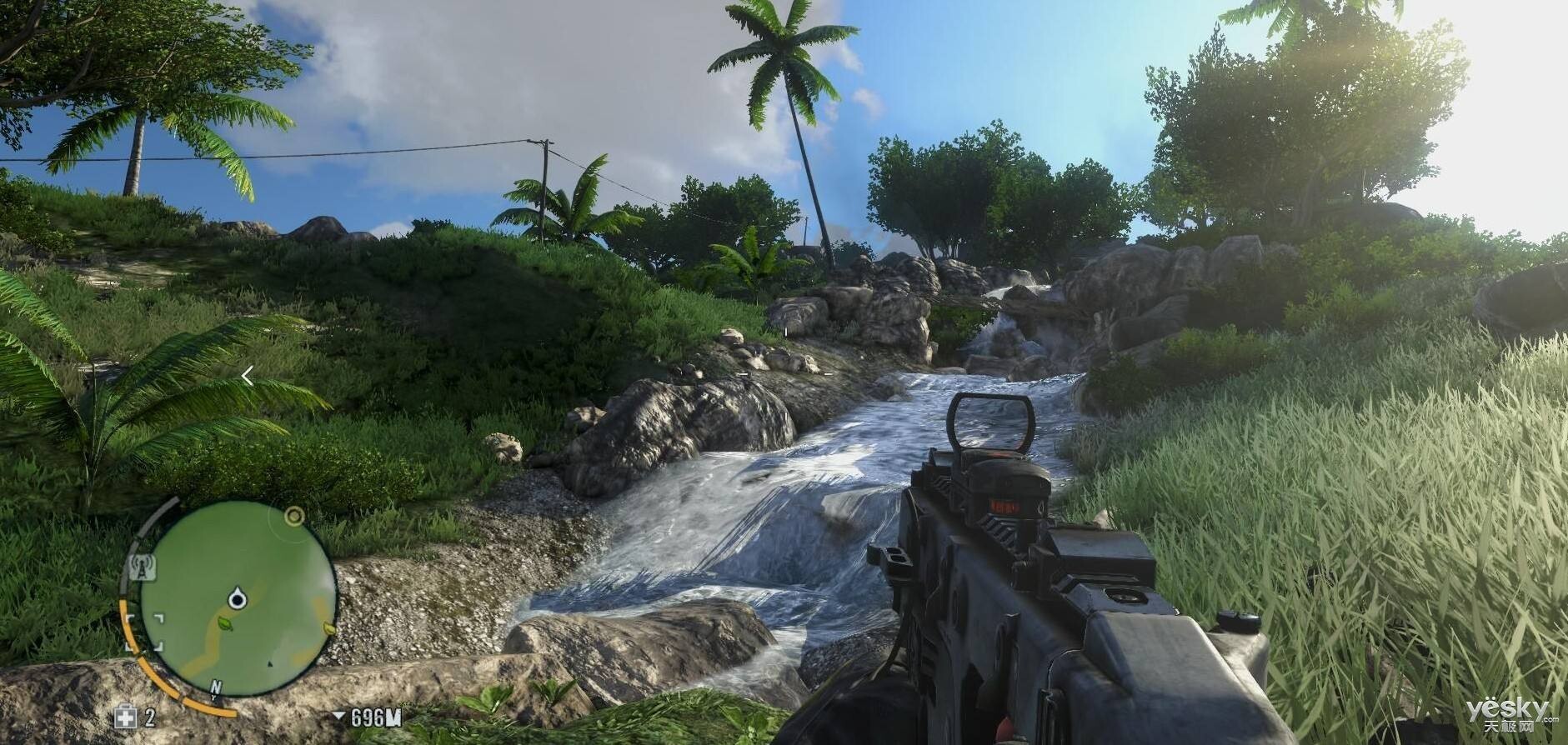Select the yellow objective marker on the minimap rim
This screenshot has height=745, width=1568.
coord(293,517)
